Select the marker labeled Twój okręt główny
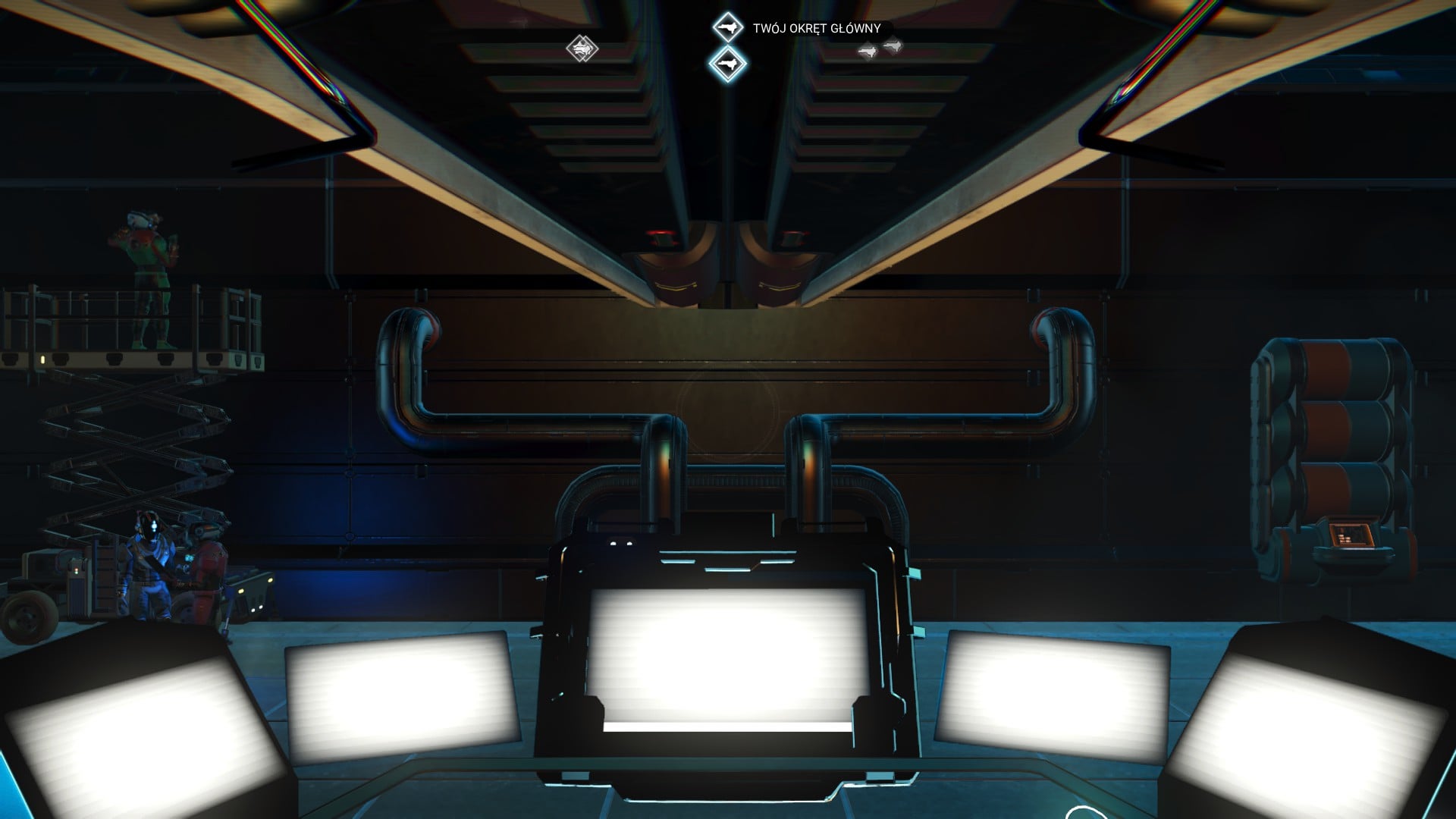This screenshot has width=1456, height=819. coord(727,29)
